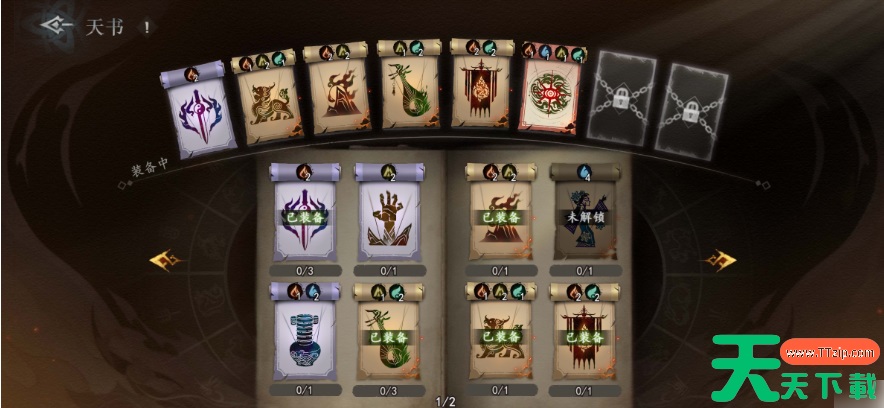Choose the red circular emblem card
Image resolution: width=884 pixels, height=408 pixels.
(555, 100)
